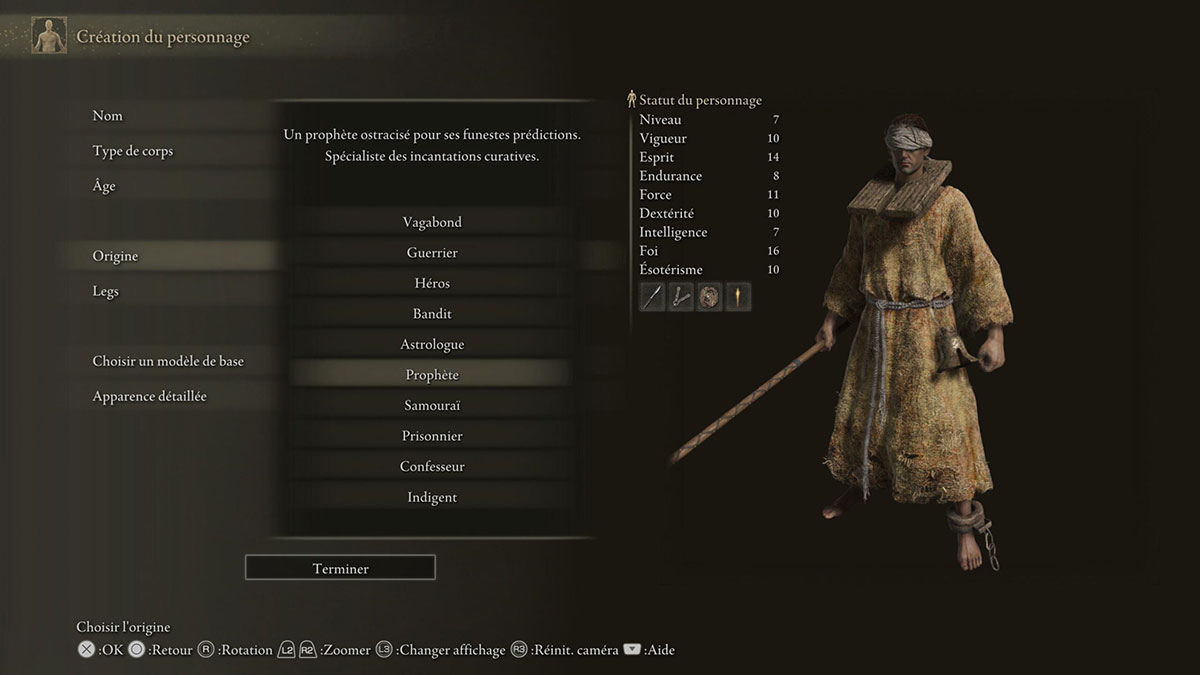Choose the Indigent origin

click(x=432, y=497)
